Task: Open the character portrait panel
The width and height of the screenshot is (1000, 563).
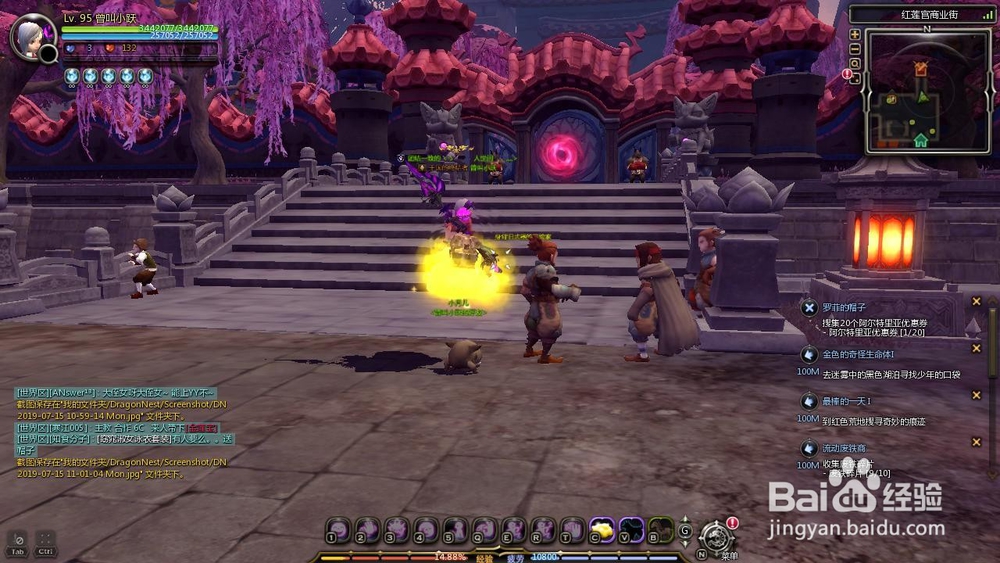Action: [x=30, y=36]
